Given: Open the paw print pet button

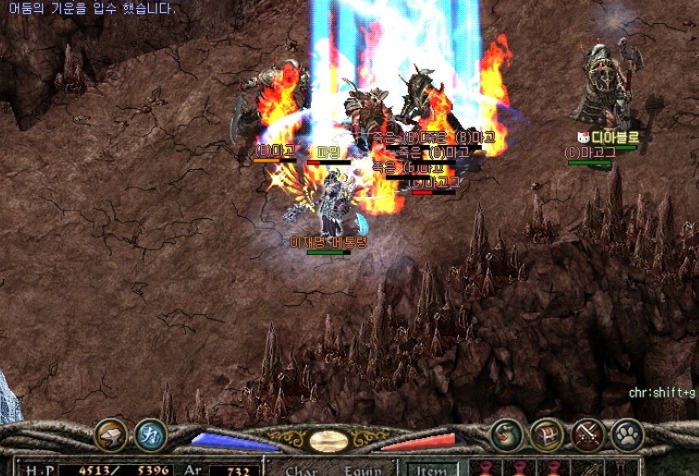Looking at the screenshot, I should click(627, 435).
